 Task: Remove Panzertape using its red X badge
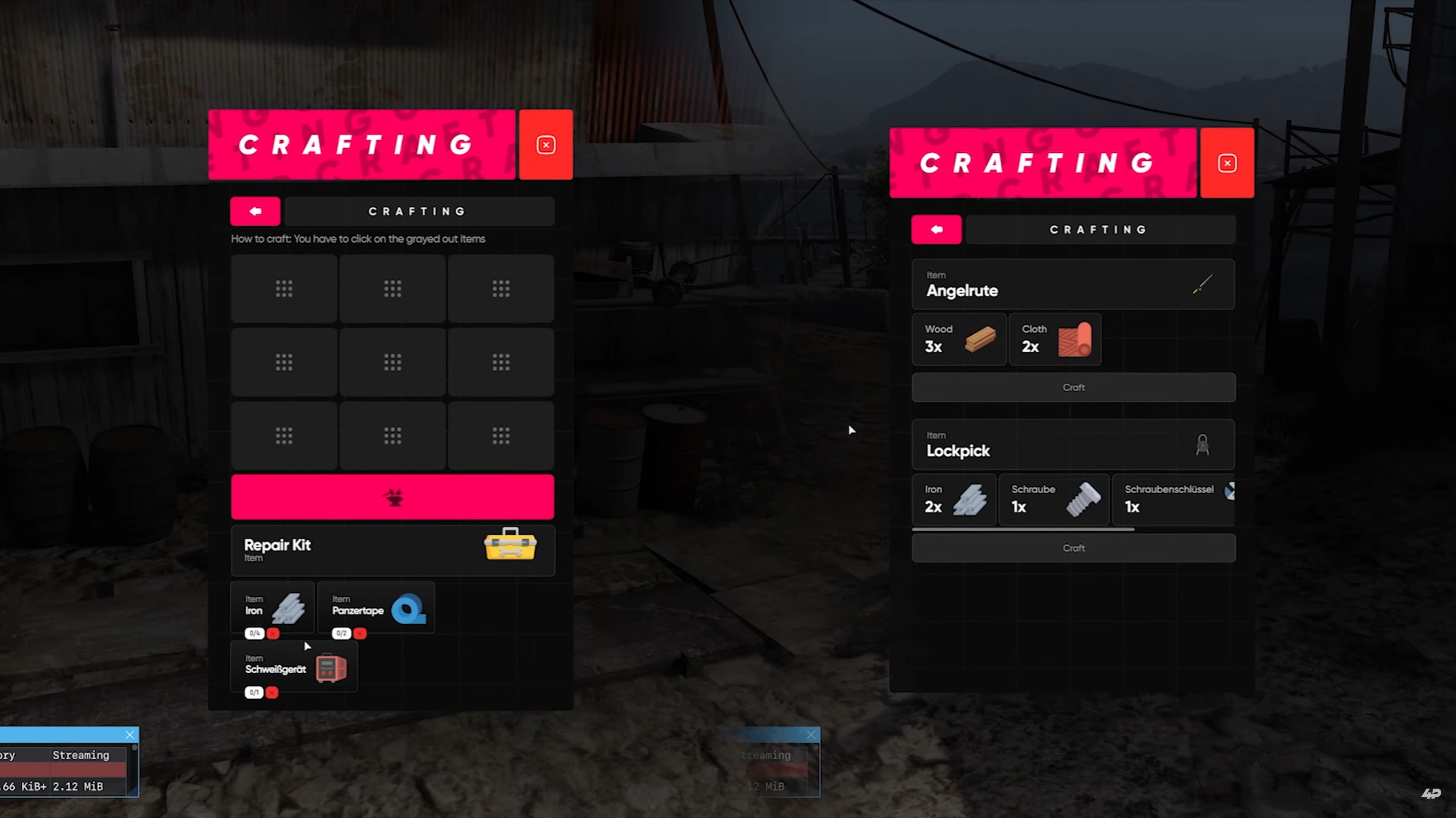(360, 633)
